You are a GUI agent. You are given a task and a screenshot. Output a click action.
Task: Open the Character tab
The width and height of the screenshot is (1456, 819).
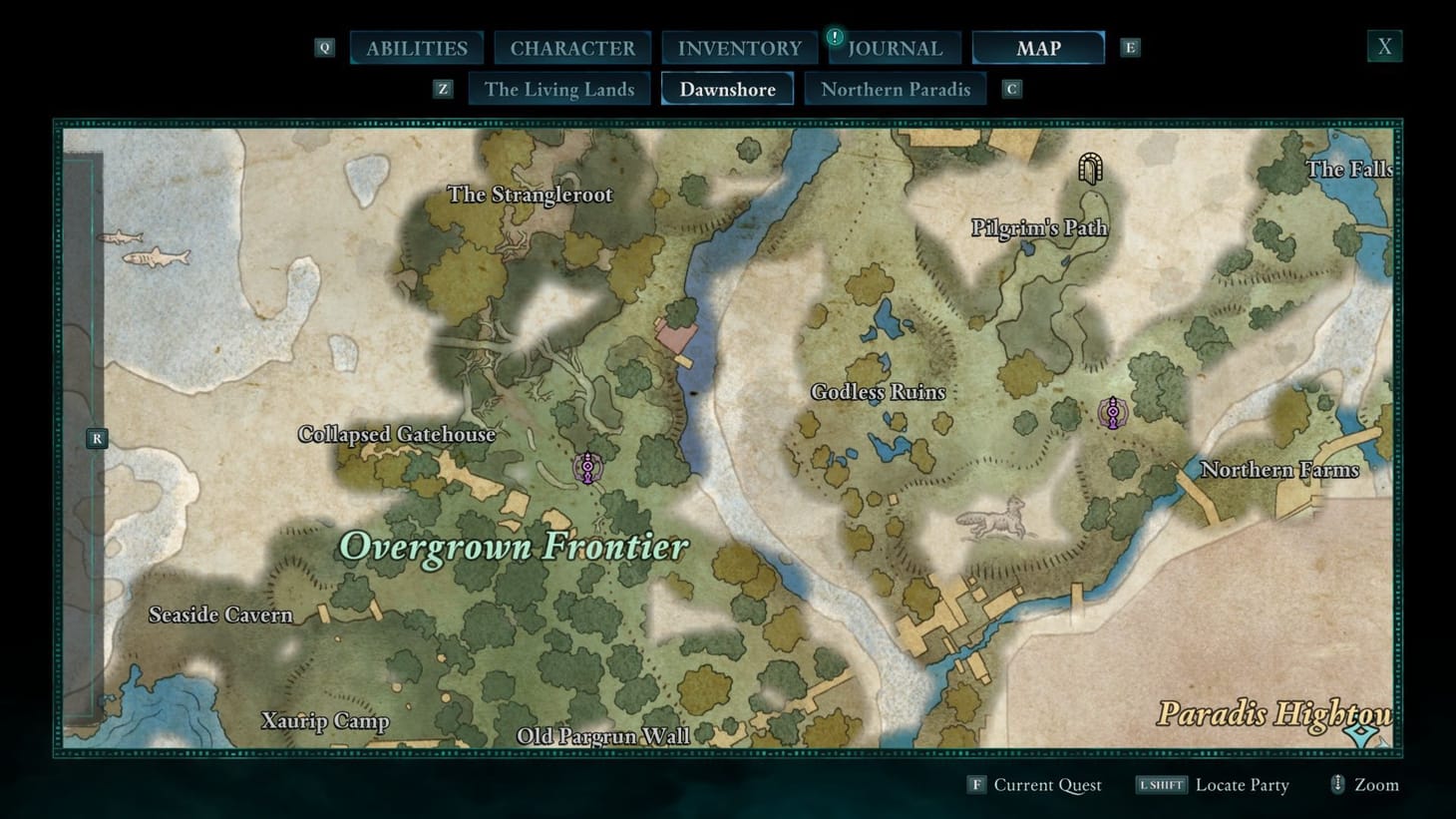pyautogui.click(x=572, y=47)
